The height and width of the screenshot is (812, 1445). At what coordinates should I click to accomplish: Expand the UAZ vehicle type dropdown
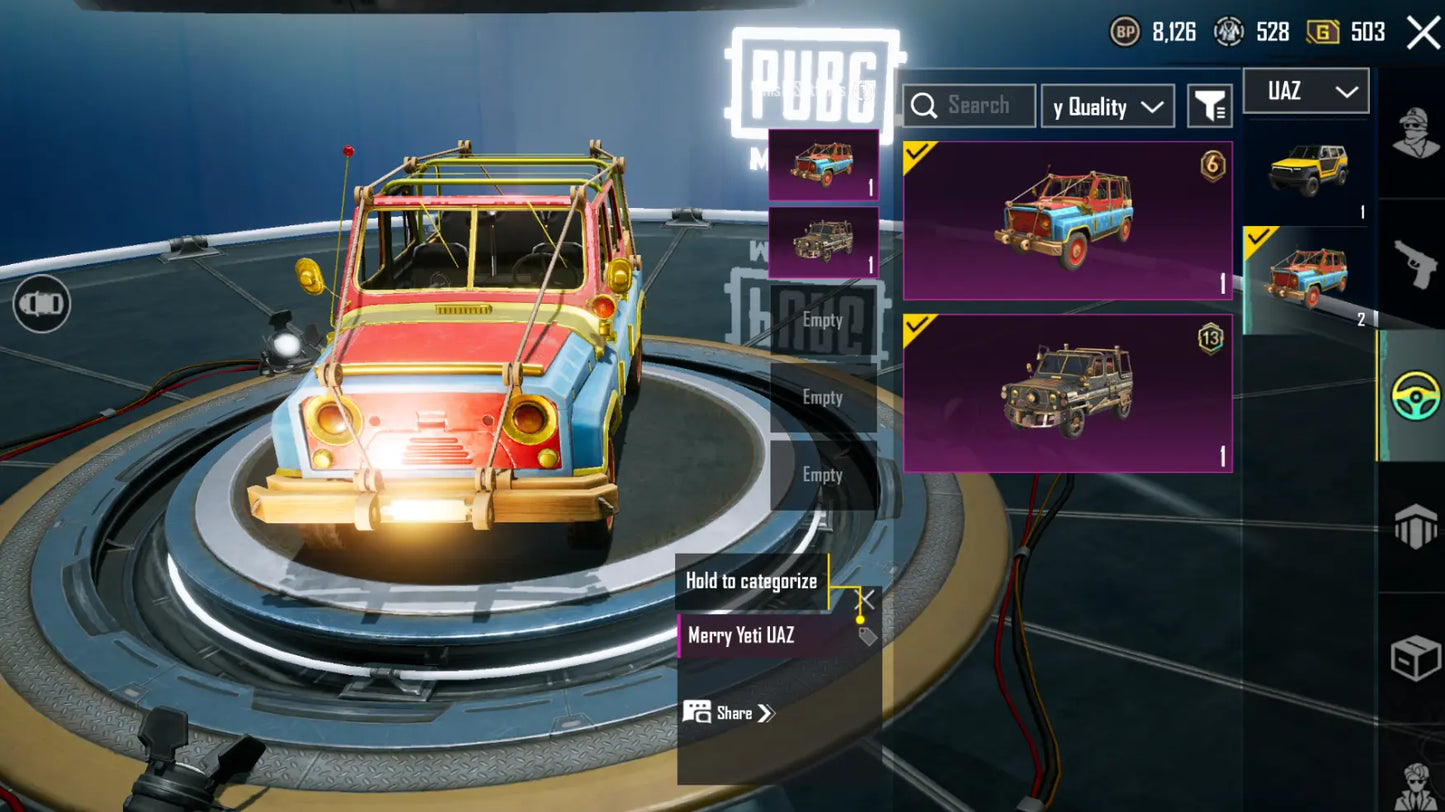click(x=1305, y=92)
